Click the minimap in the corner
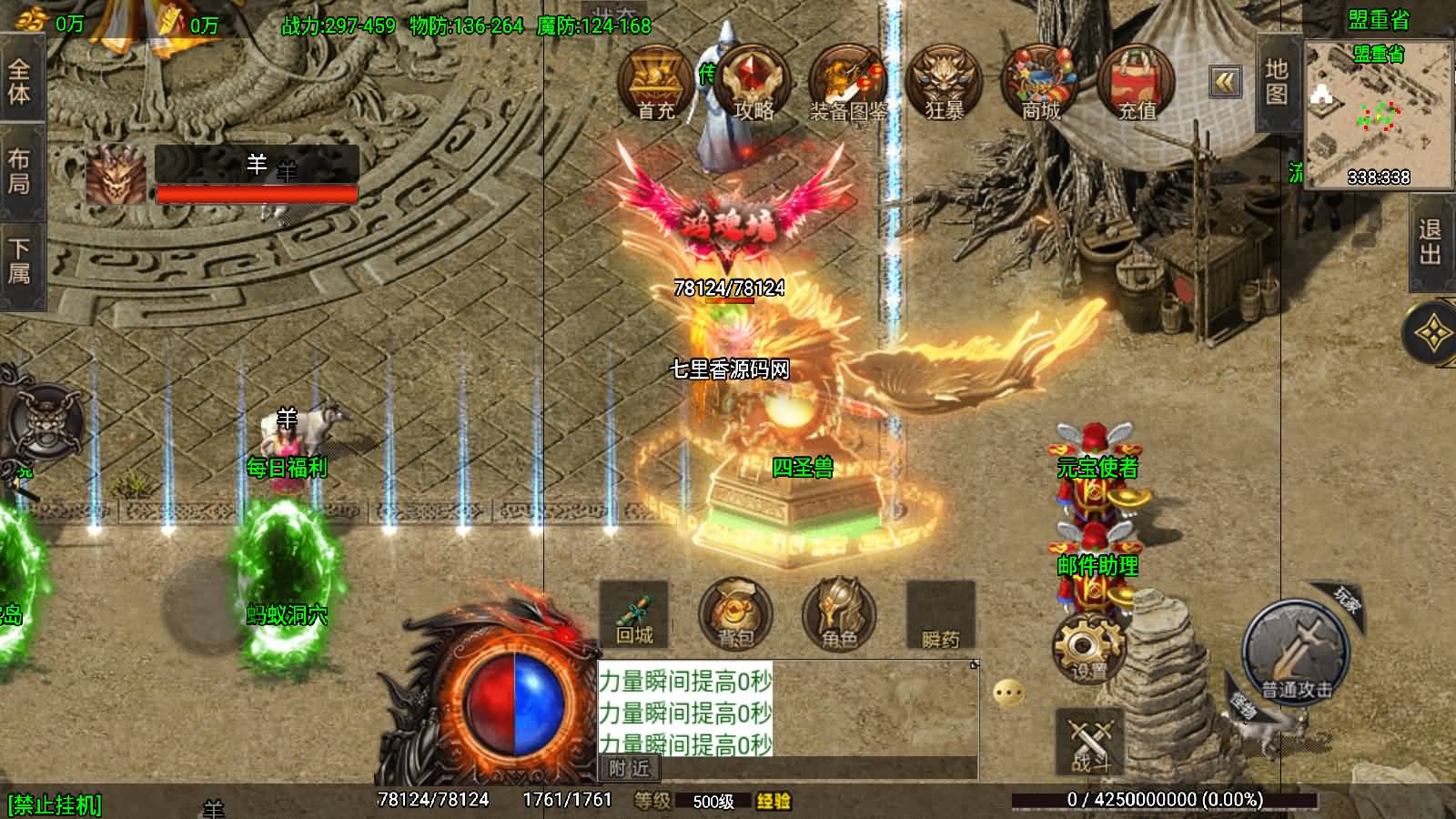Image resolution: width=1456 pixels, height=819 pixels. click(x=1378, y=114)
